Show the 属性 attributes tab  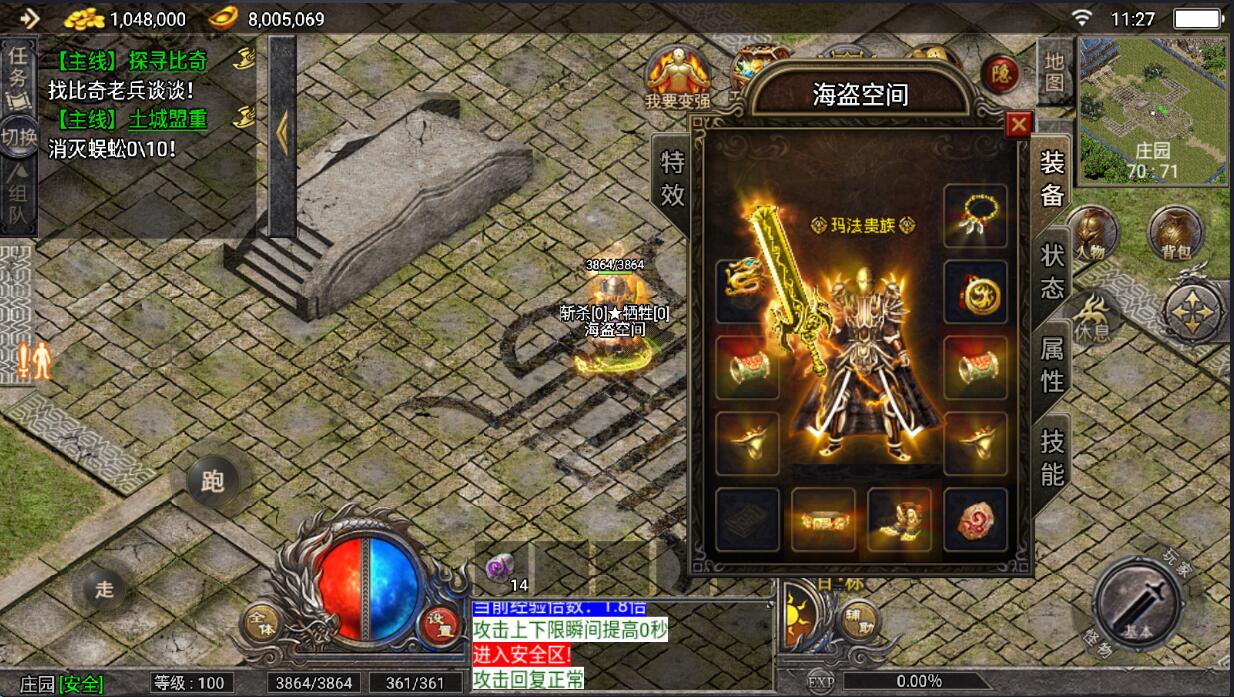tap(1052, 365)
